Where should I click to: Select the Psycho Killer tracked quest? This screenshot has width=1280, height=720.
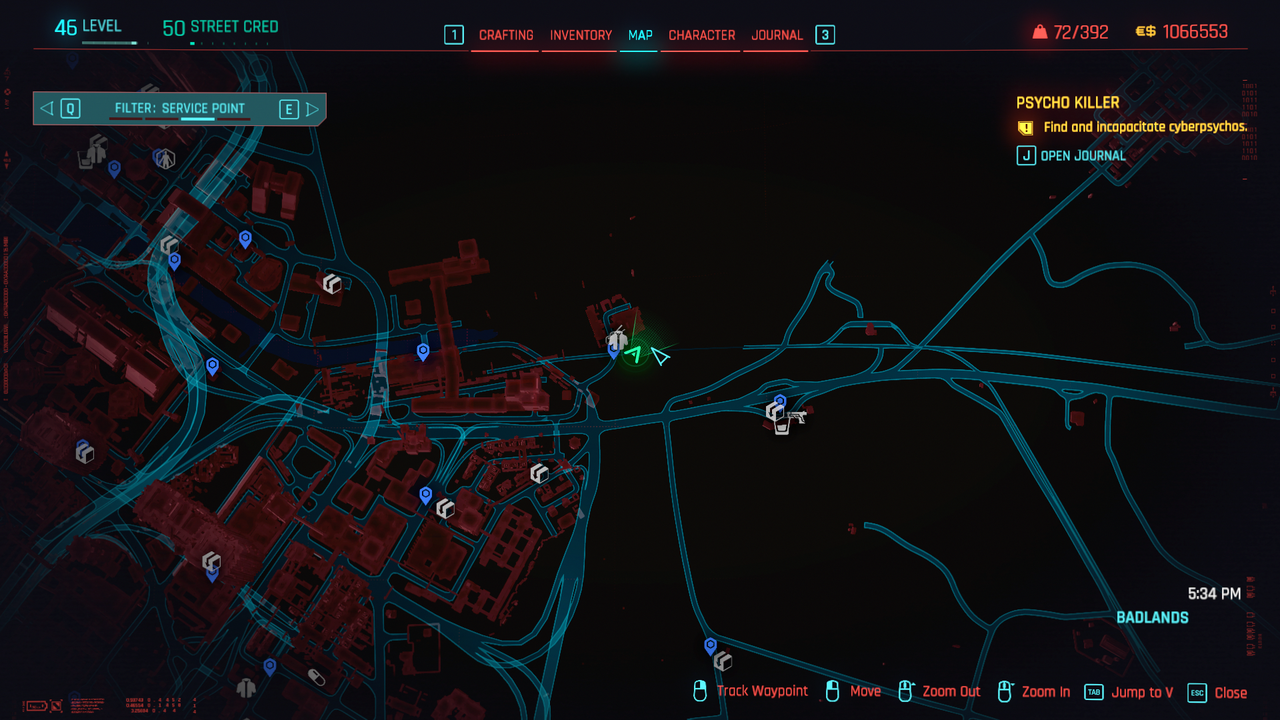pos(1067,103)
